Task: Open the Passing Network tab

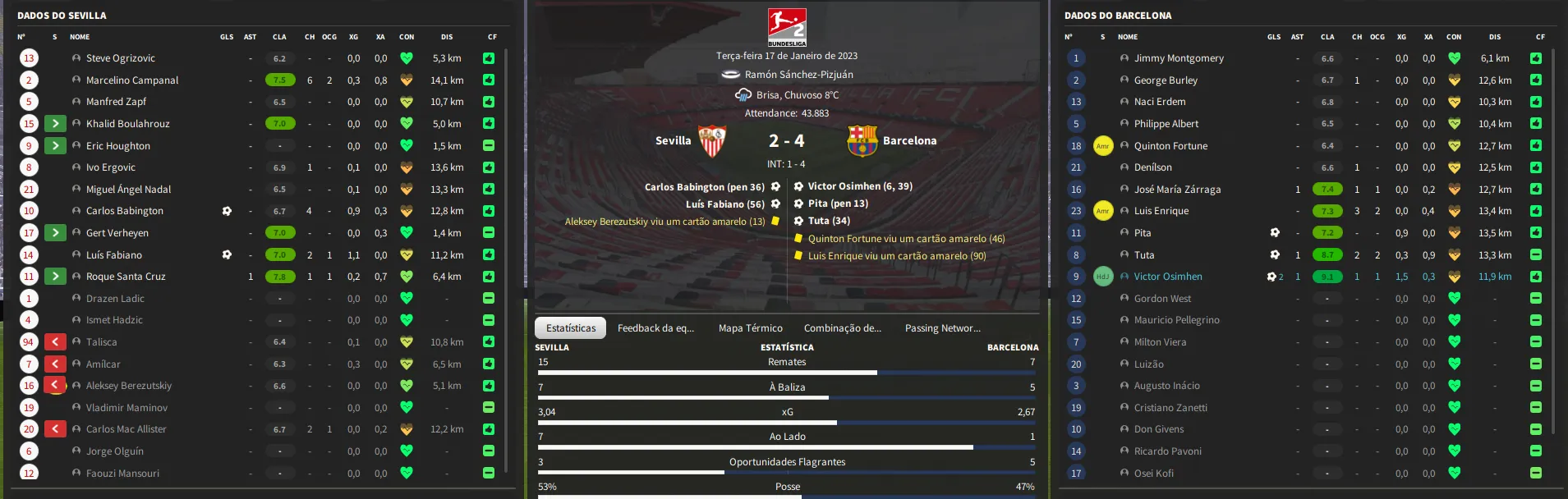Action: pos(942,328)
